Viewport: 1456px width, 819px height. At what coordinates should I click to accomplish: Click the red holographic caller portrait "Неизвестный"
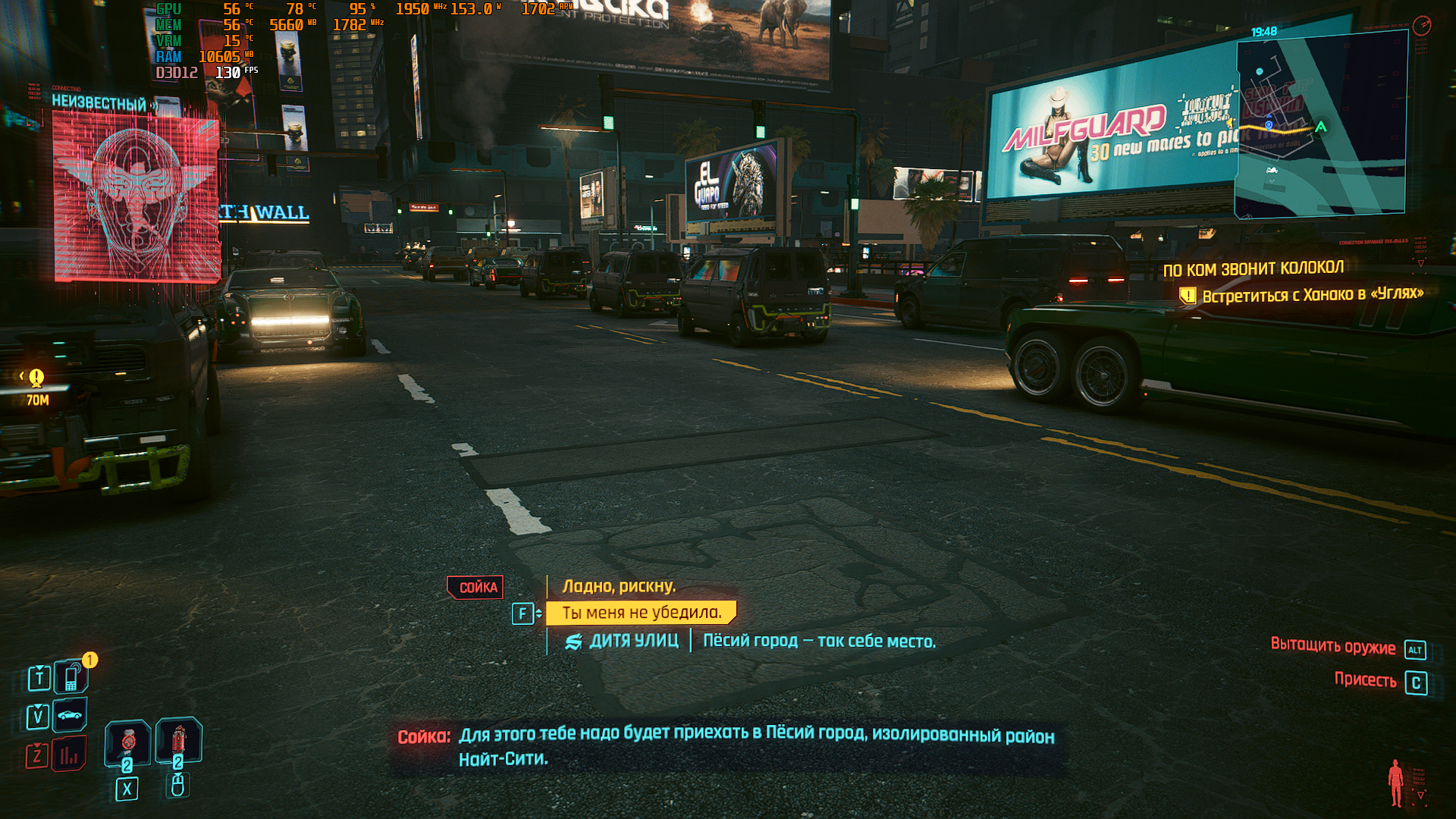coord(136,197)
